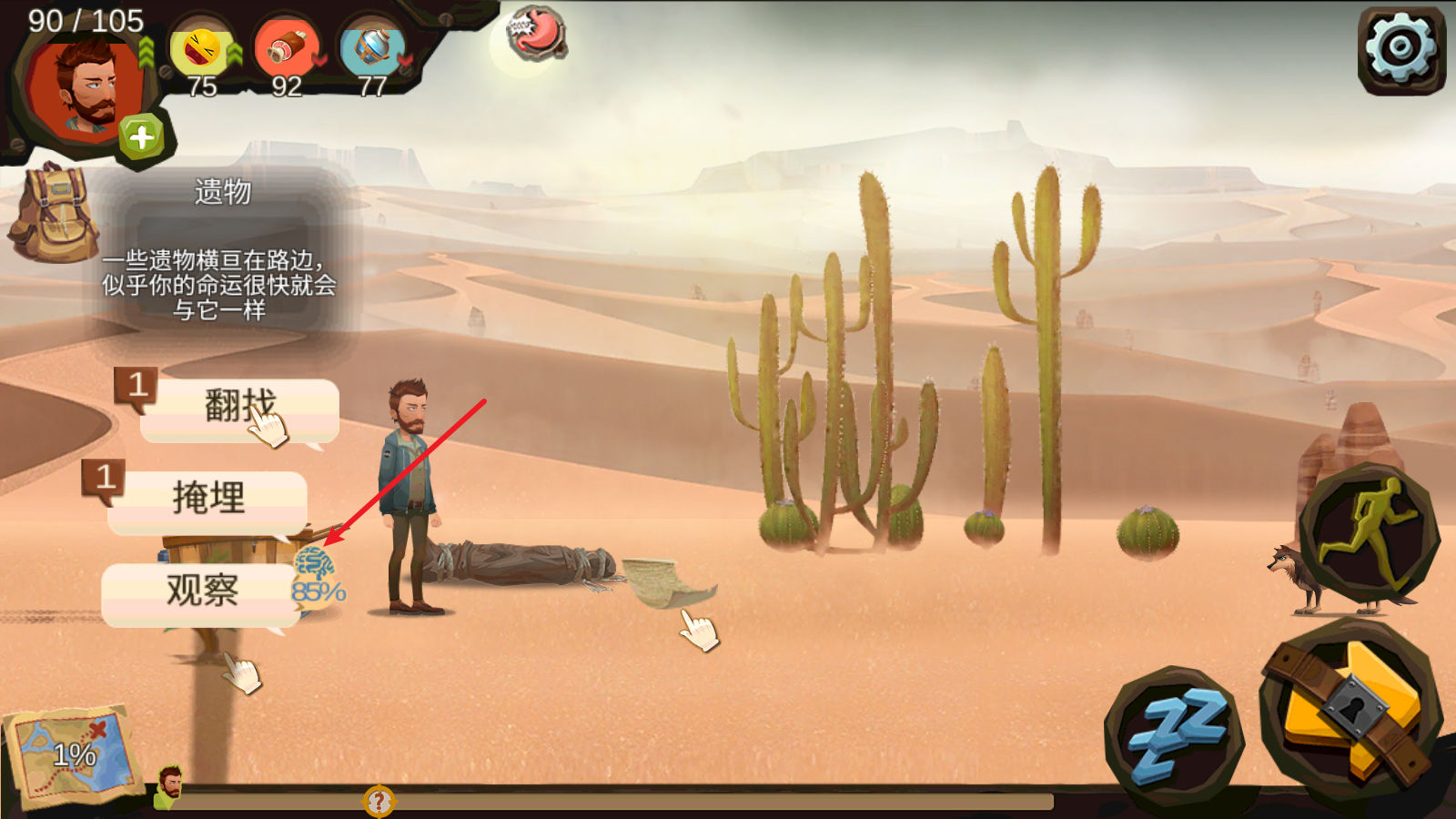This screenshot has height=819, width=1456.
Task: Select the 掩埋 action option
Action: (x=207, y=500)
